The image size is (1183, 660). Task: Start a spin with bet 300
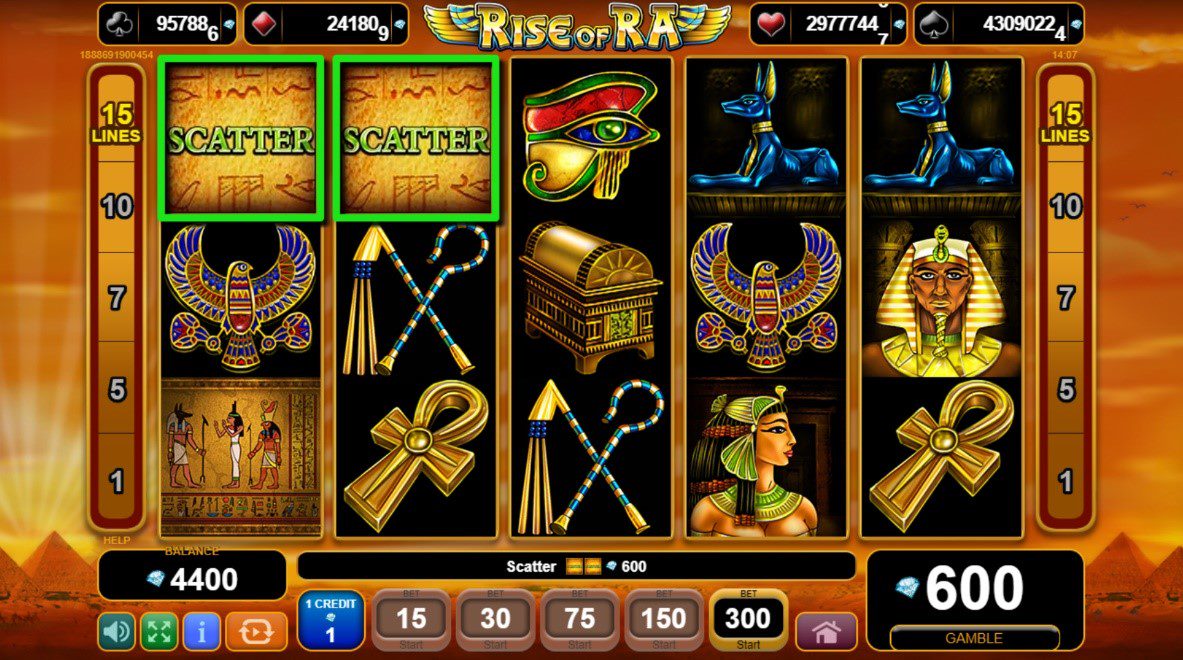[748, 620]
